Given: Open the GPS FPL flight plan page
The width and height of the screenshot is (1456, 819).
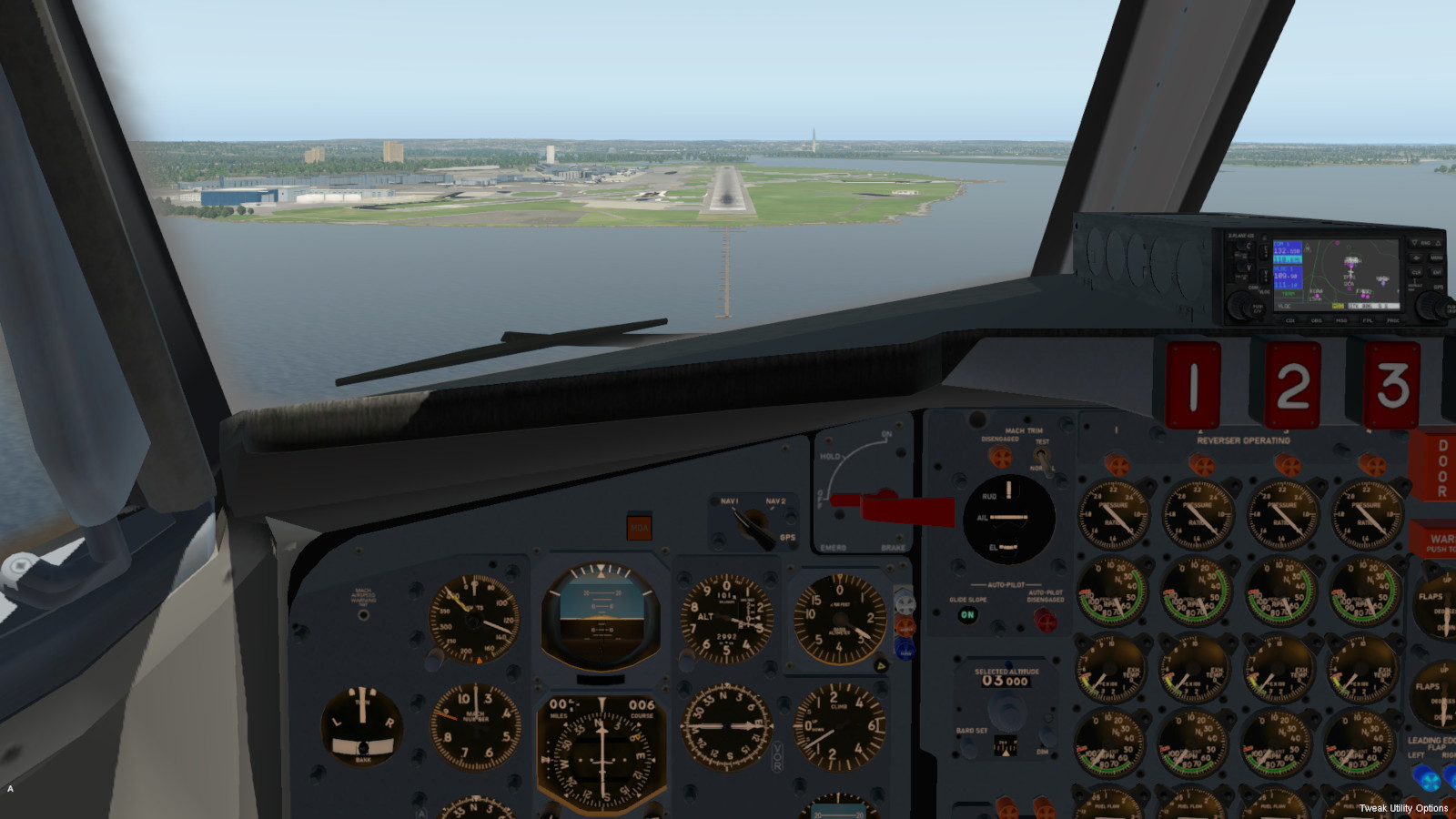Looking at the screenshot, I should click(1366, 320).
